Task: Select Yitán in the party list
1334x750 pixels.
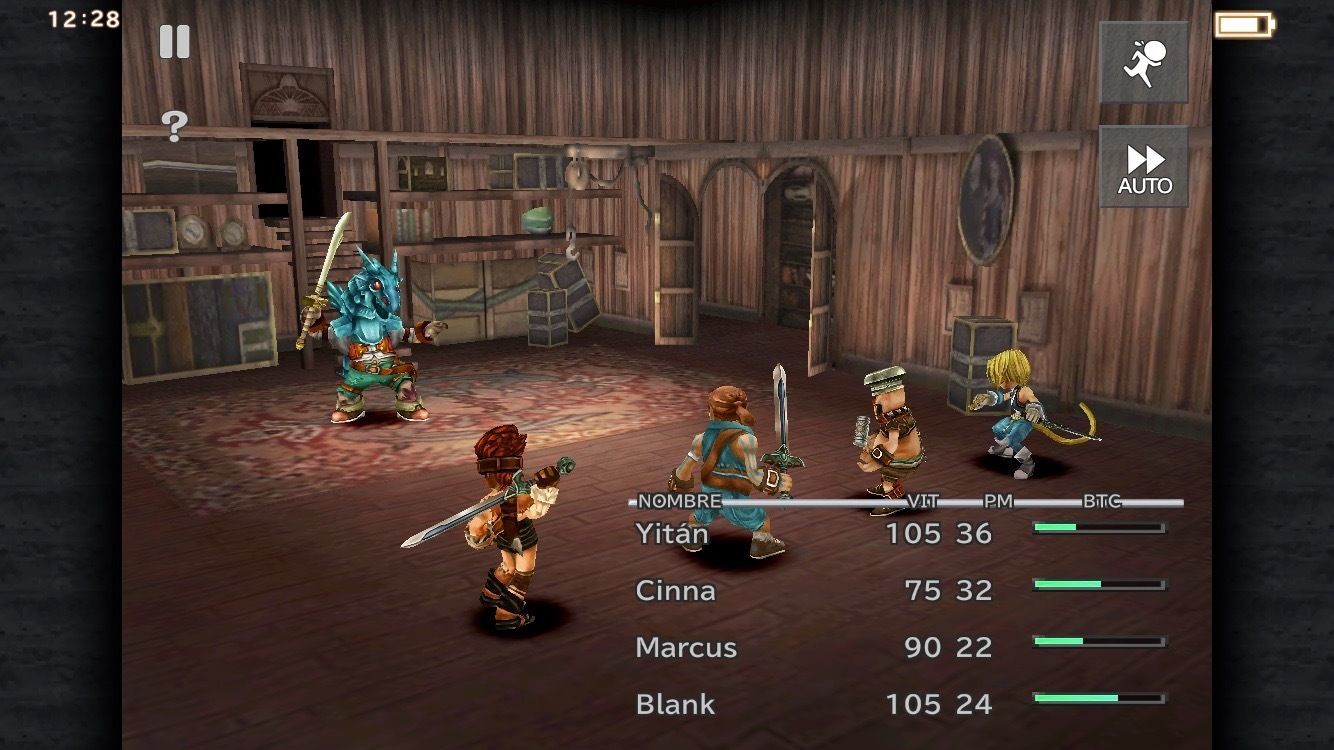Action: click(672, 534)
